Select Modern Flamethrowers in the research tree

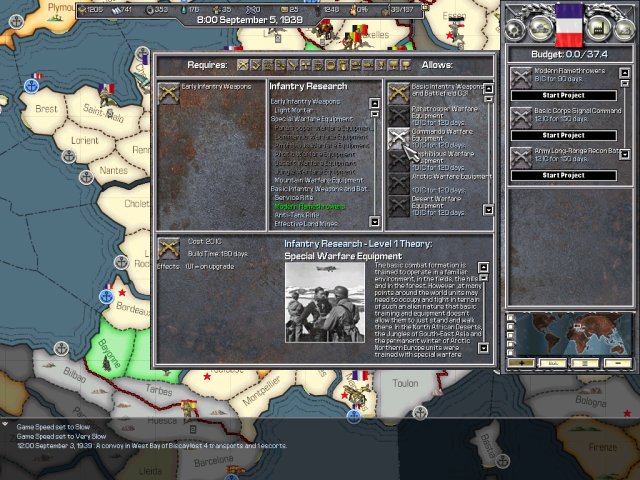click(x=308, y=207)
